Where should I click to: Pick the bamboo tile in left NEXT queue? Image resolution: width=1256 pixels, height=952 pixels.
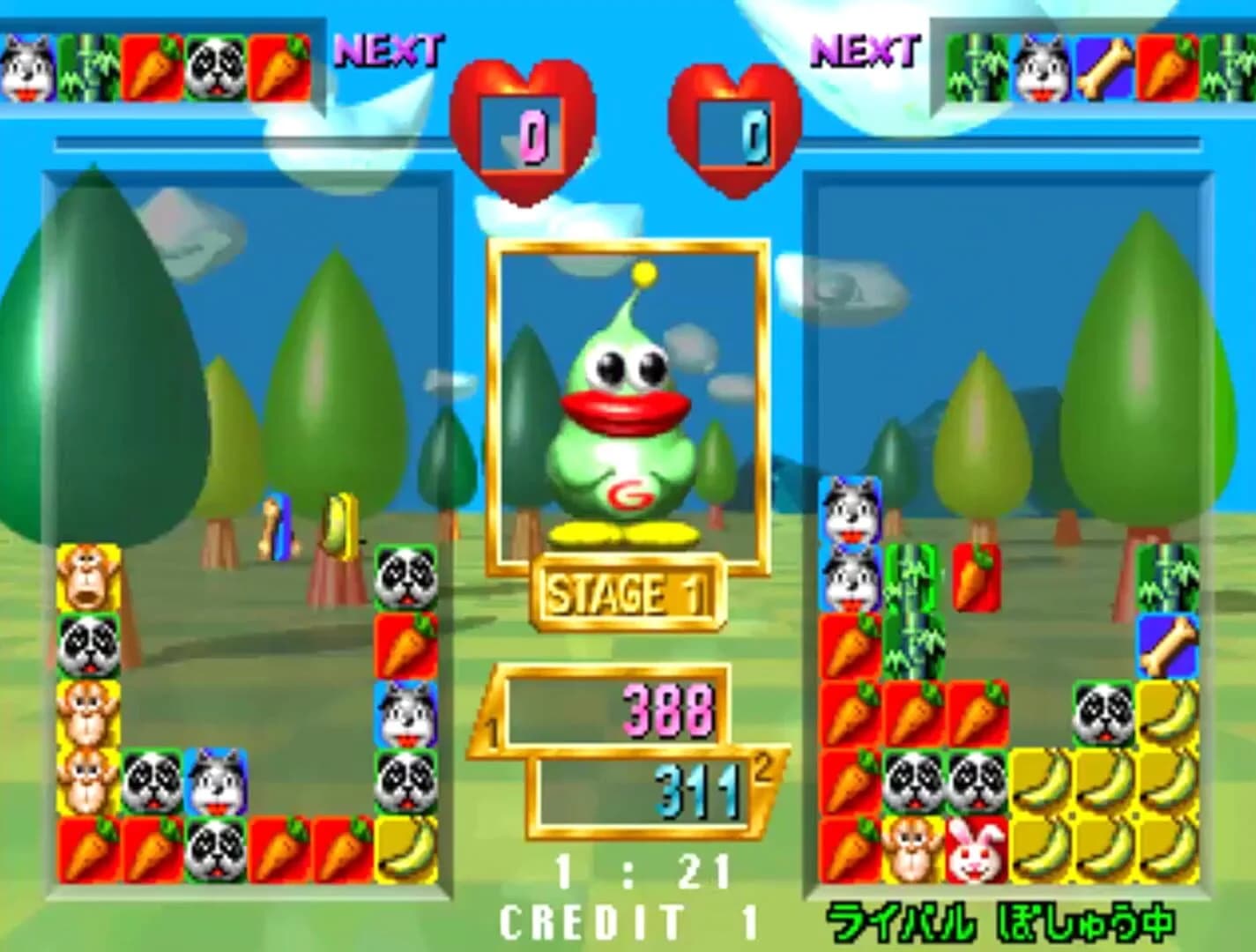point(90,67)
